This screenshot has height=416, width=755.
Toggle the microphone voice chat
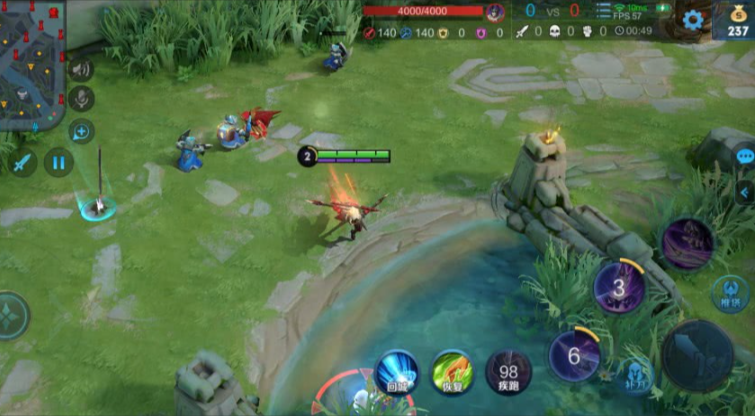81,99
